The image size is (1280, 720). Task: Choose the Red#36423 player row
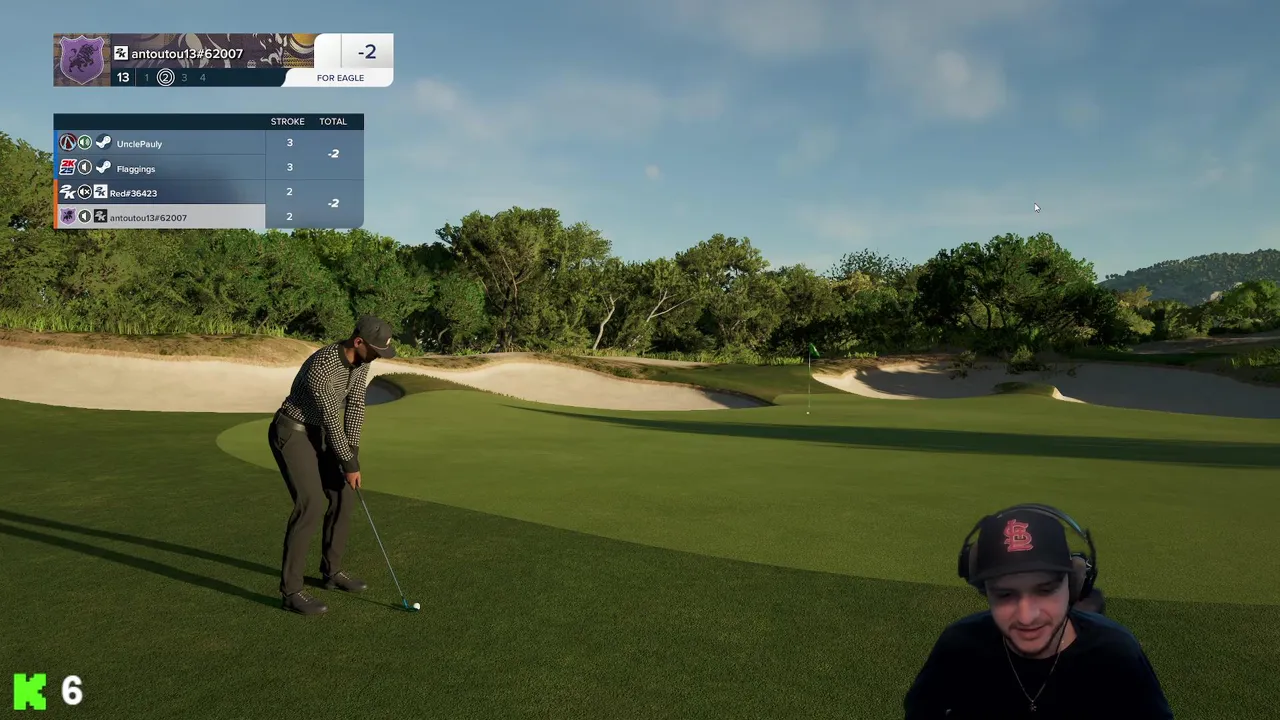coord(160,193)
